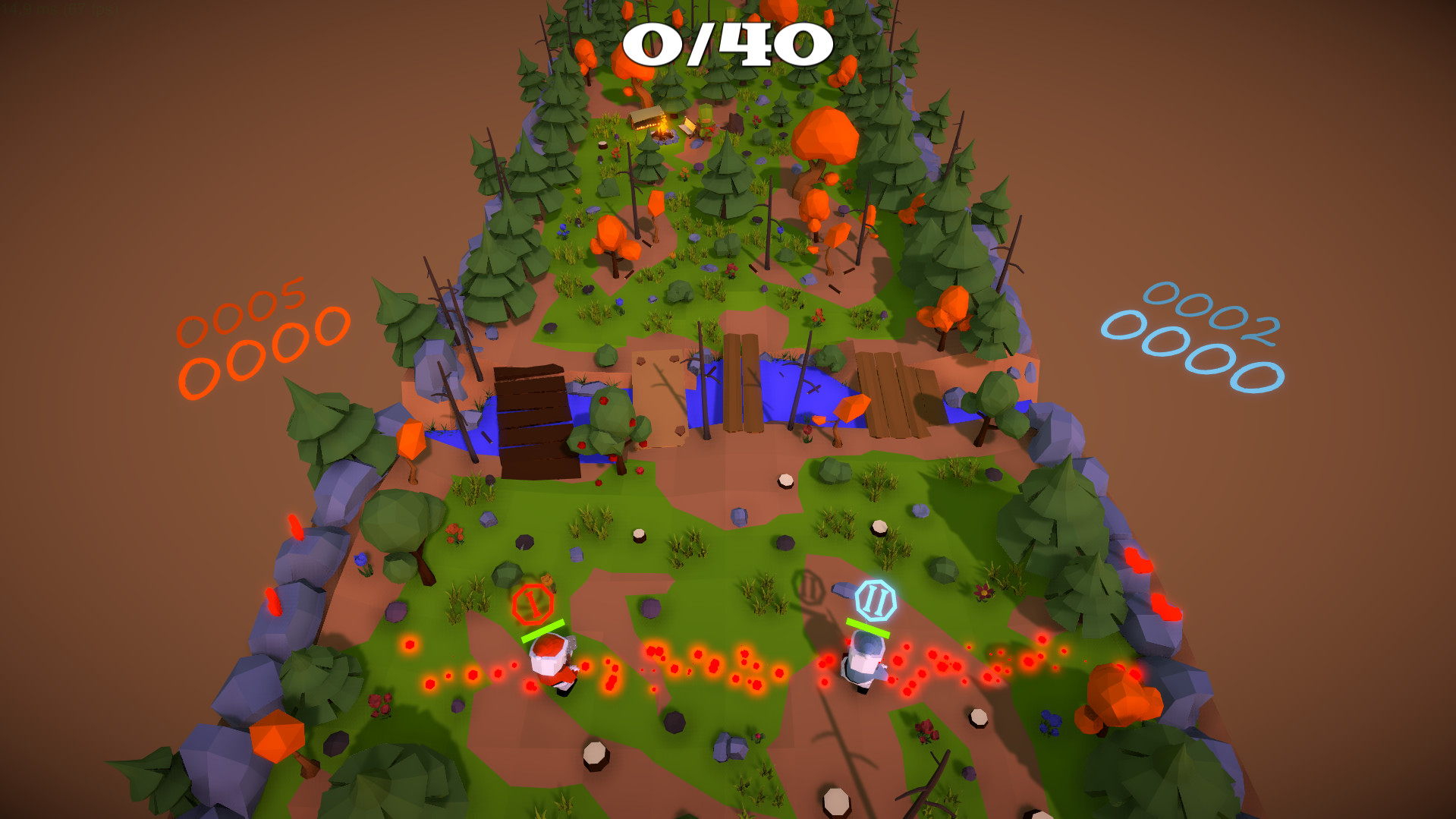Click the camping bench beside the campfire
1456x819 pixels.
click(687, 128)
